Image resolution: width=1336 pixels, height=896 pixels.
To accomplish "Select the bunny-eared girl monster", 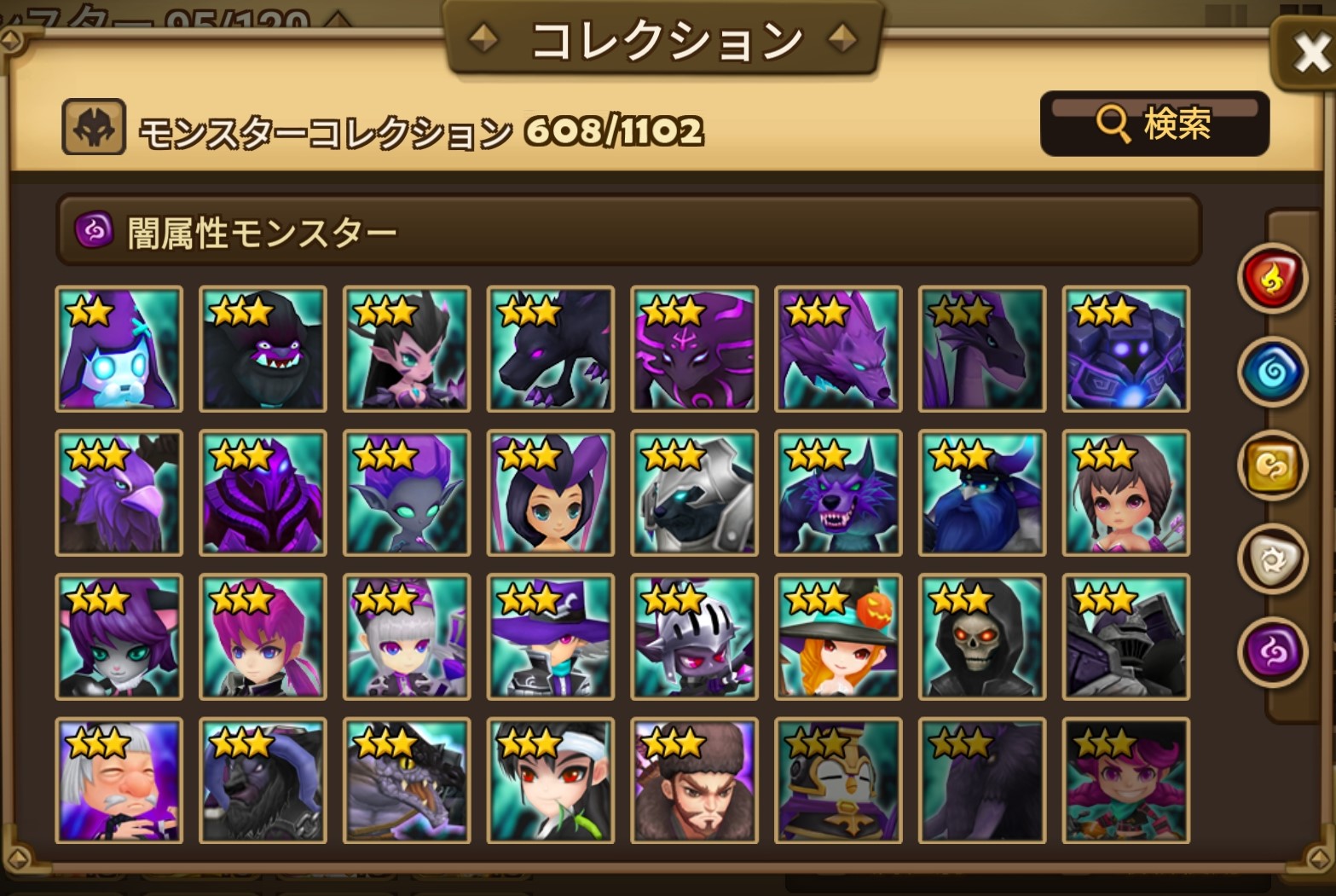I will pyautogui.click(x=550, y=493).
